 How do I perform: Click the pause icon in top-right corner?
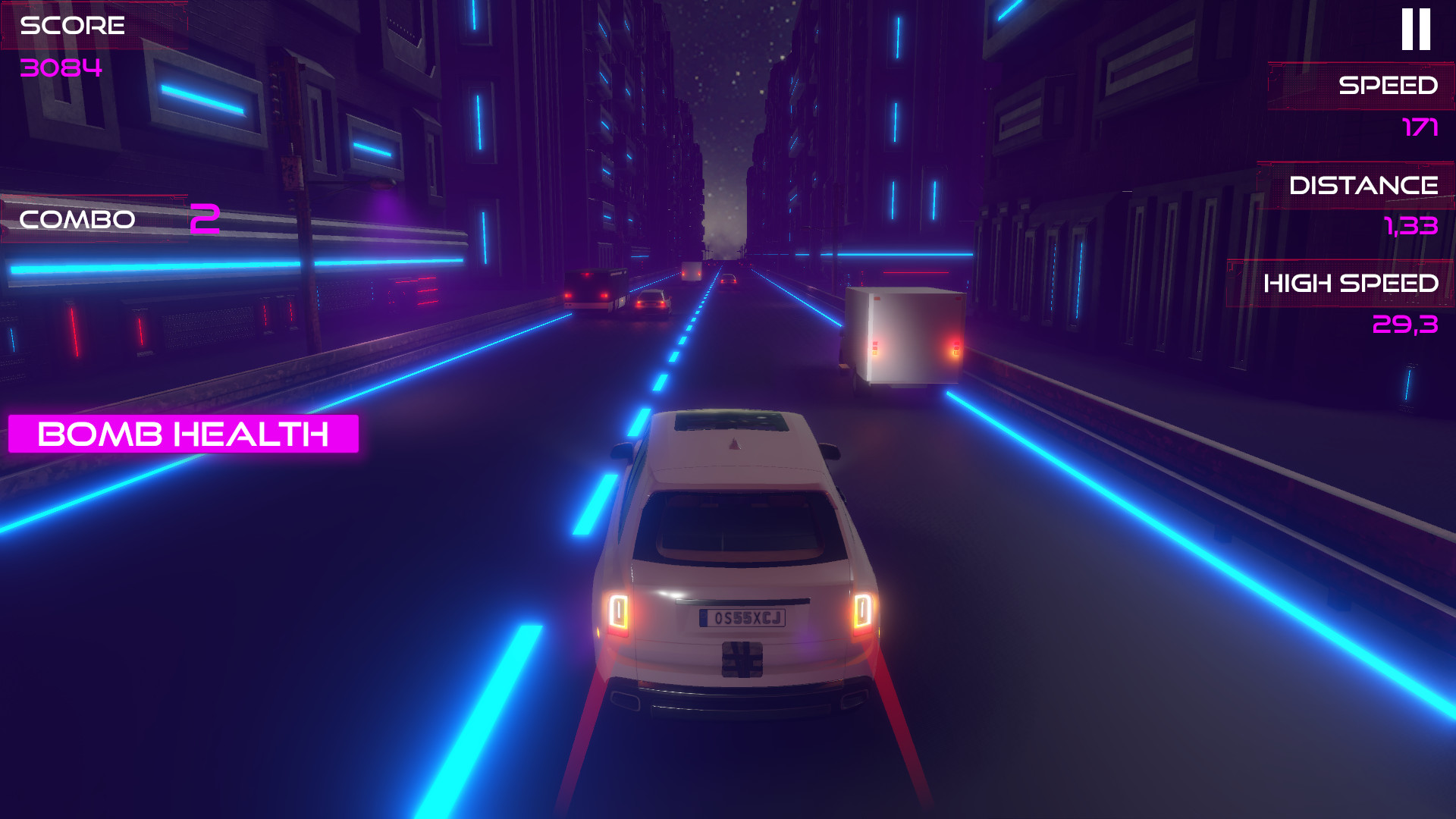pyautogui.click(x=1417, y=29)
